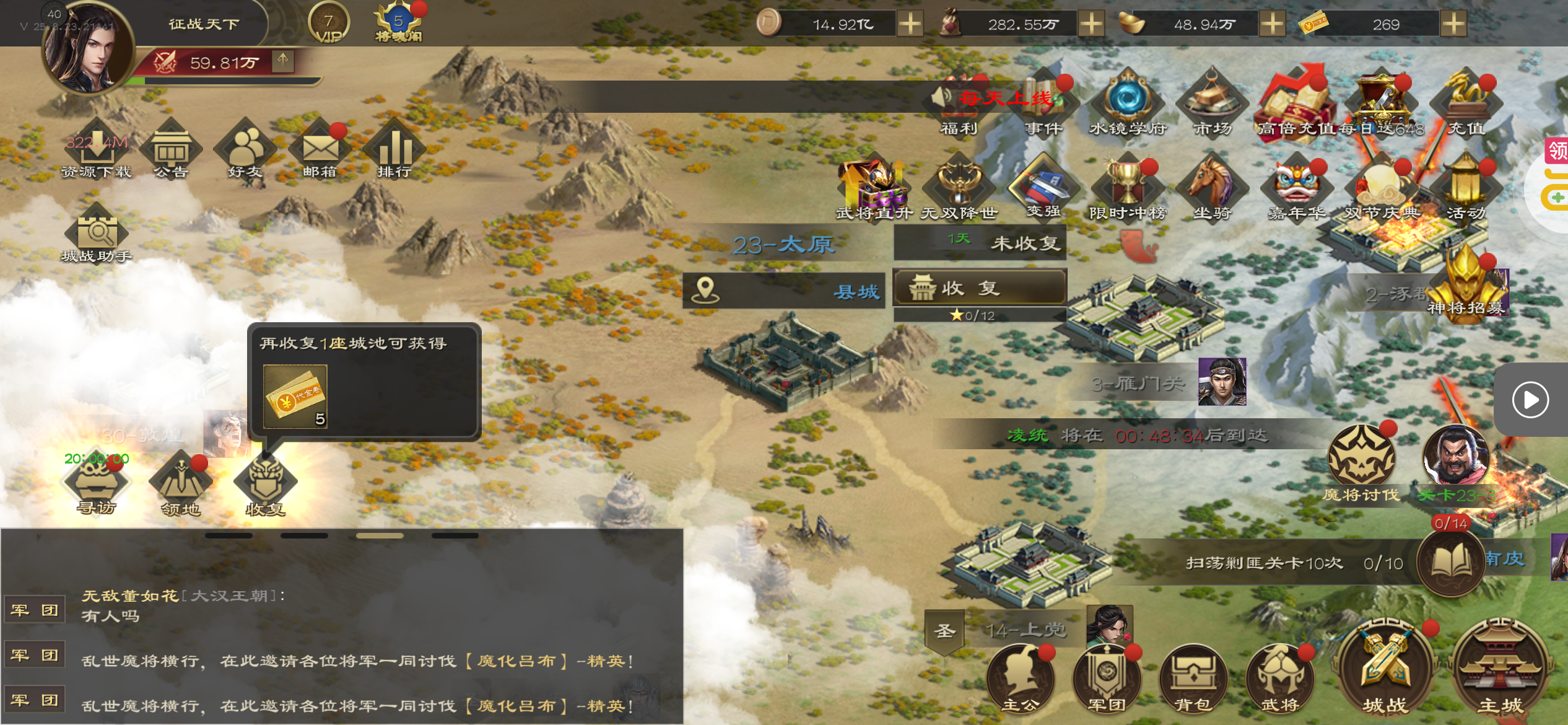1568x725 pixels.
Task: Open the 好友 friends list
Action: coord(246,151)
